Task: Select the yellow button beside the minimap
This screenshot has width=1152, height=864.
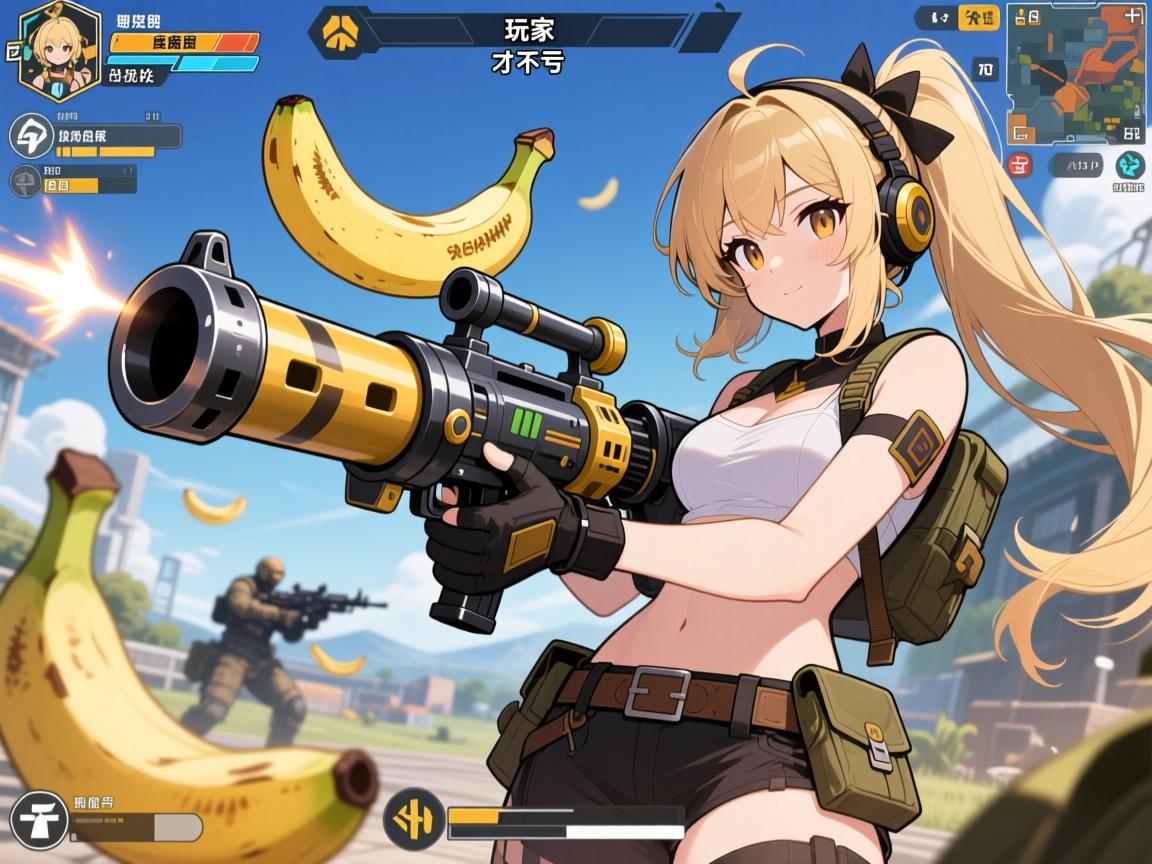Action: pos(977,17)
